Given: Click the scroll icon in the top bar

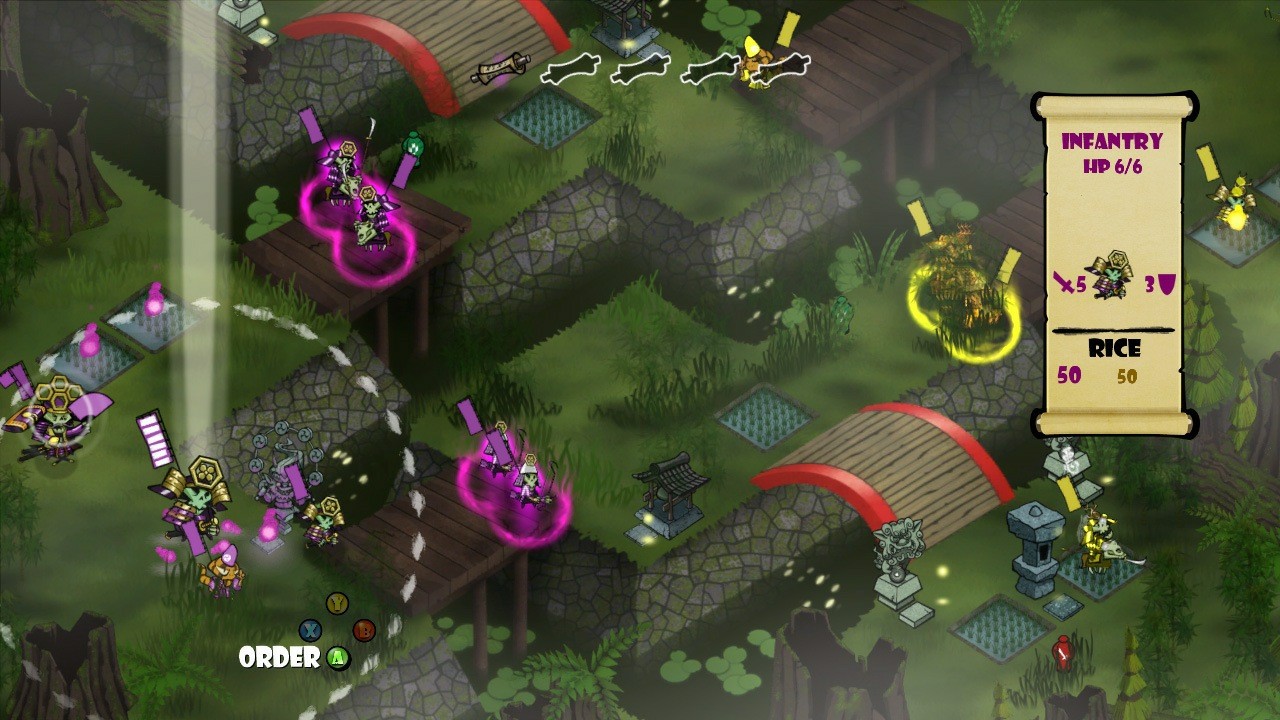Looking at the screenshot, I should pos(501,67).
